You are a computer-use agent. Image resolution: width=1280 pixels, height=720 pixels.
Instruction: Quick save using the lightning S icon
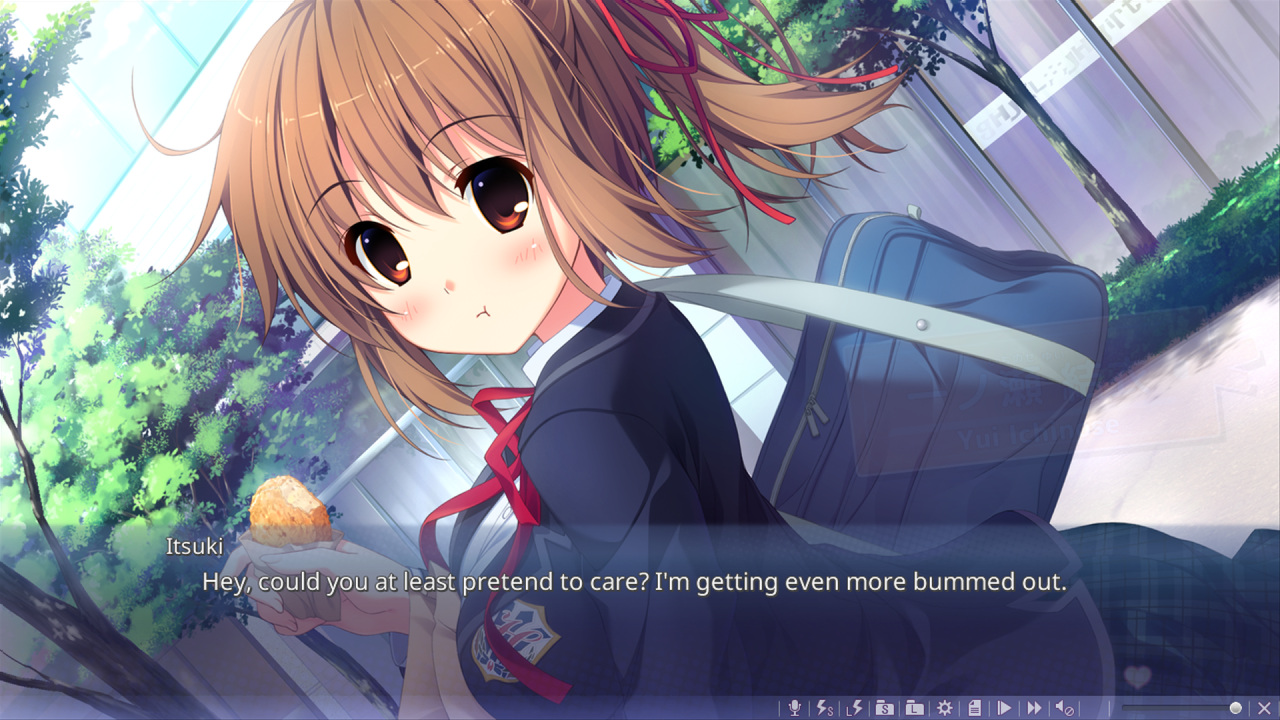[x=825, y=708]
